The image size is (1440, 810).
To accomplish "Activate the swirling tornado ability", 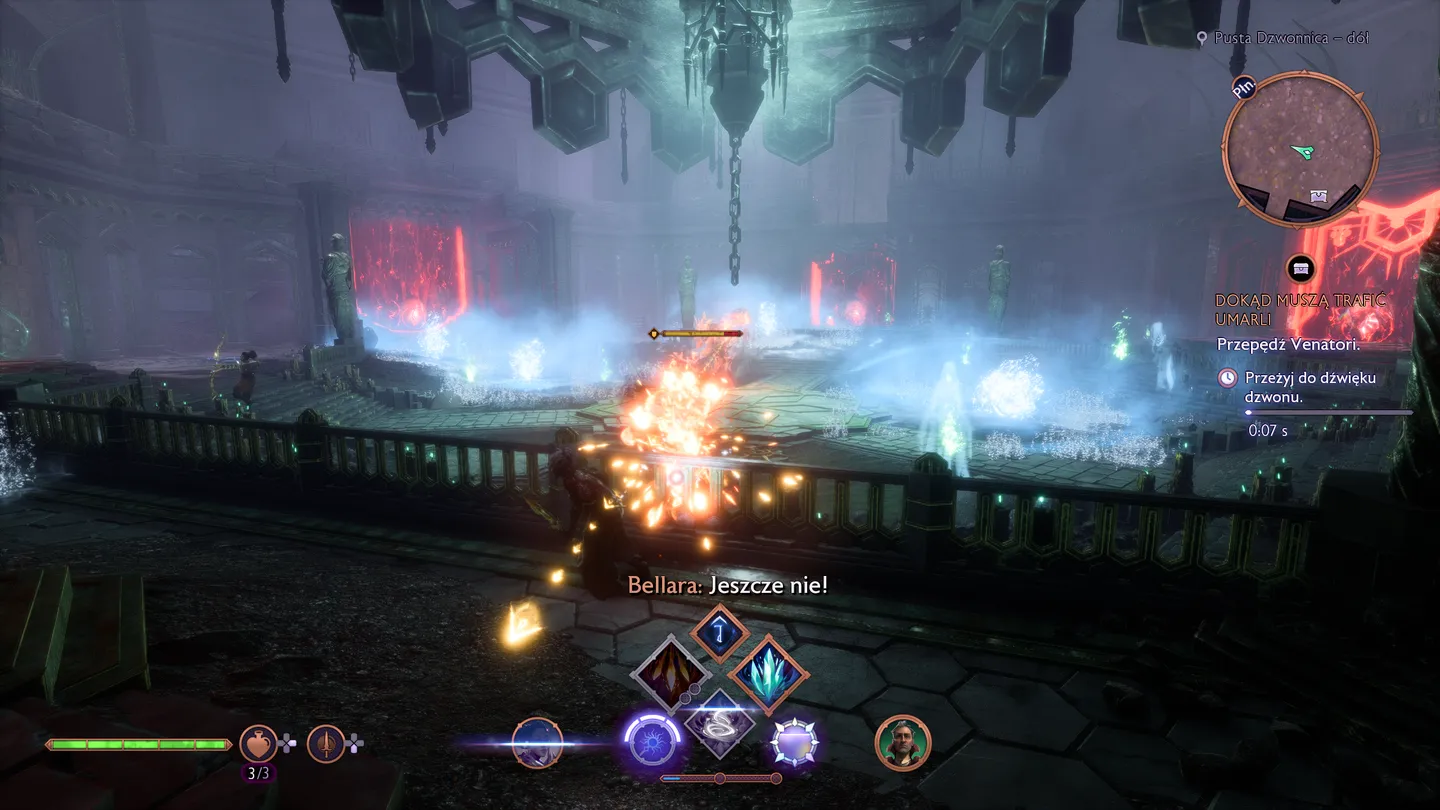I will pos(720,723).
